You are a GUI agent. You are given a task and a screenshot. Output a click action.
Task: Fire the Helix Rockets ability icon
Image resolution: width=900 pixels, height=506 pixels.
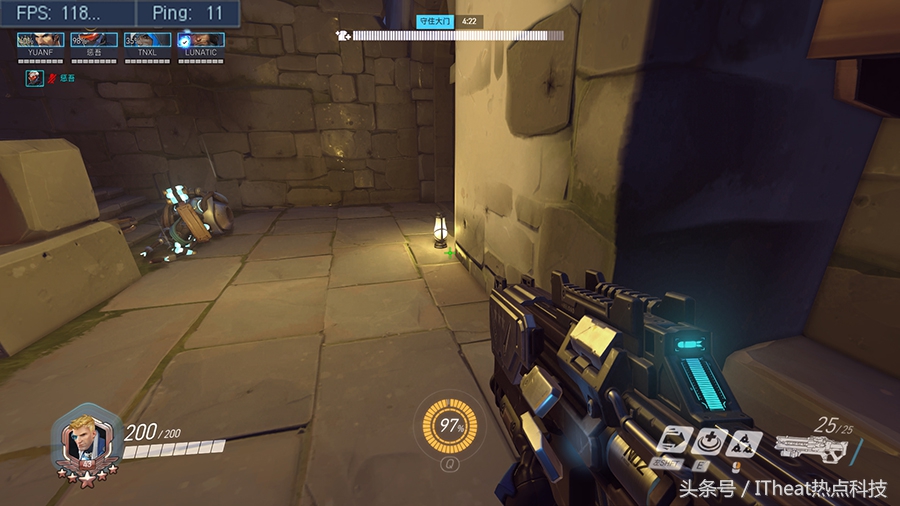click(x=744, y=441)
